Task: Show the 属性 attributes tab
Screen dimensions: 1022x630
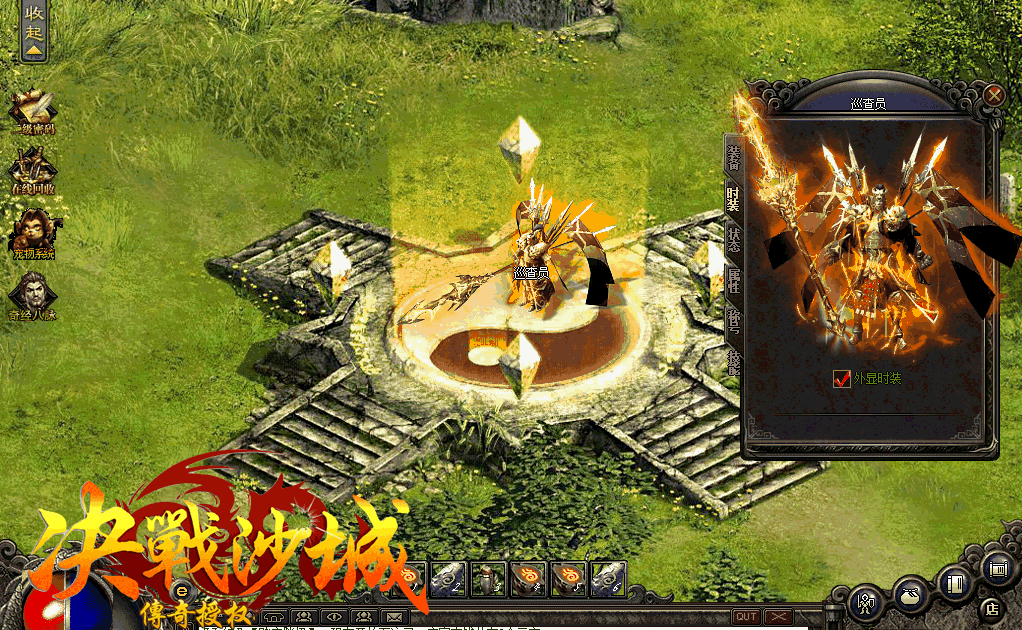Action: pyautogui.click(x=733, y=282)
